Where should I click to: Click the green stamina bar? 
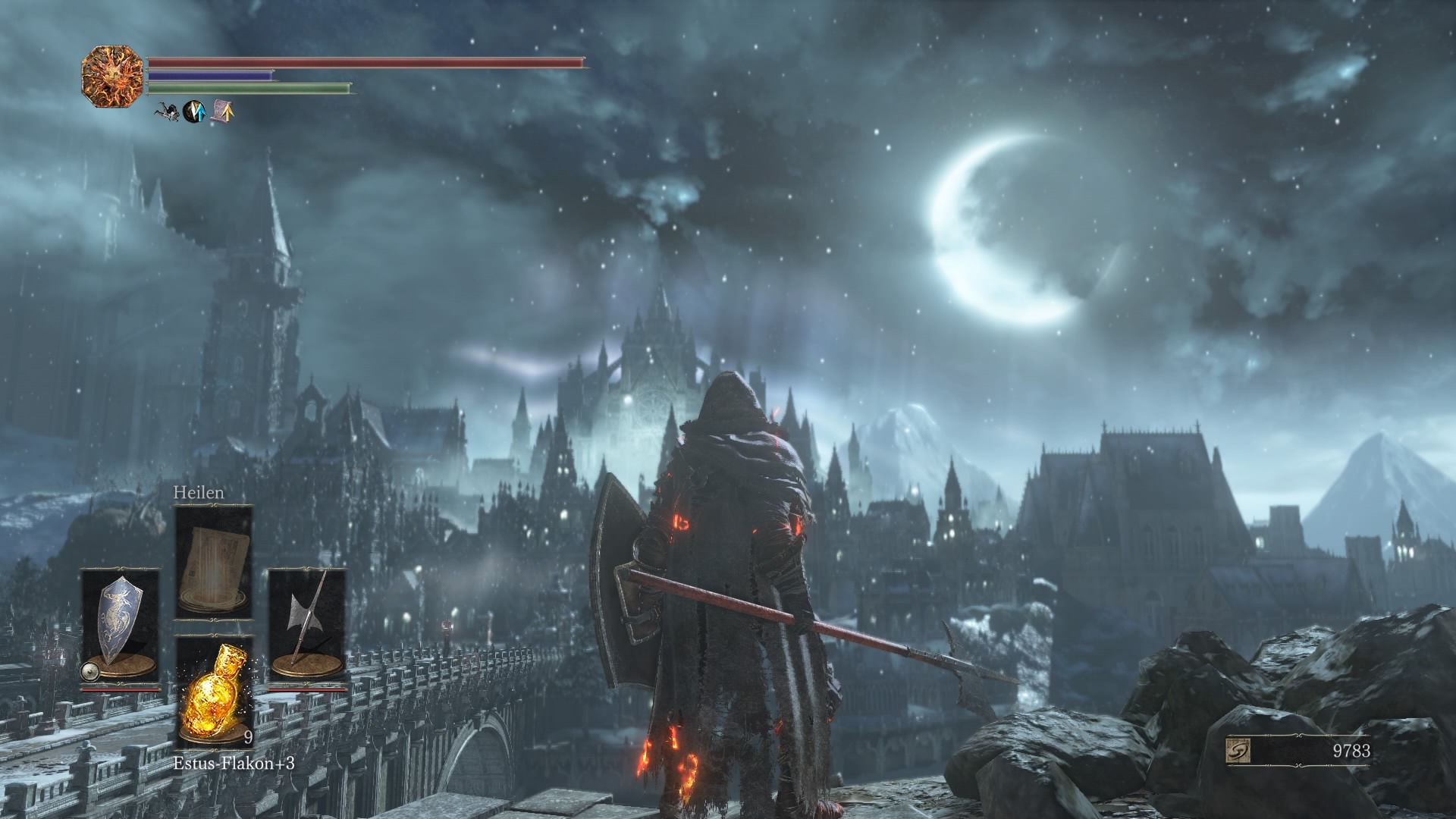point(250,86)
